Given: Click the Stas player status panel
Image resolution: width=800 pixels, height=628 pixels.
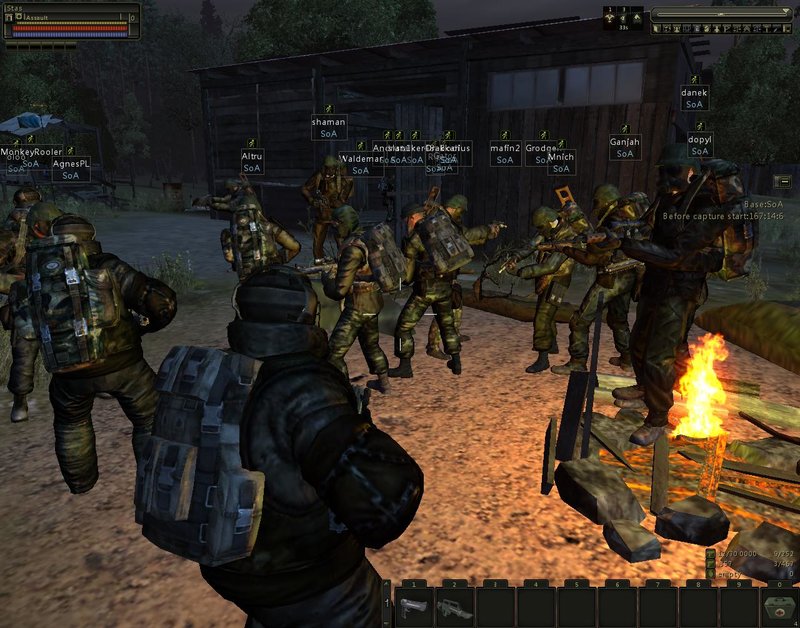Looking at the screenshot, I should coord(70,21).
